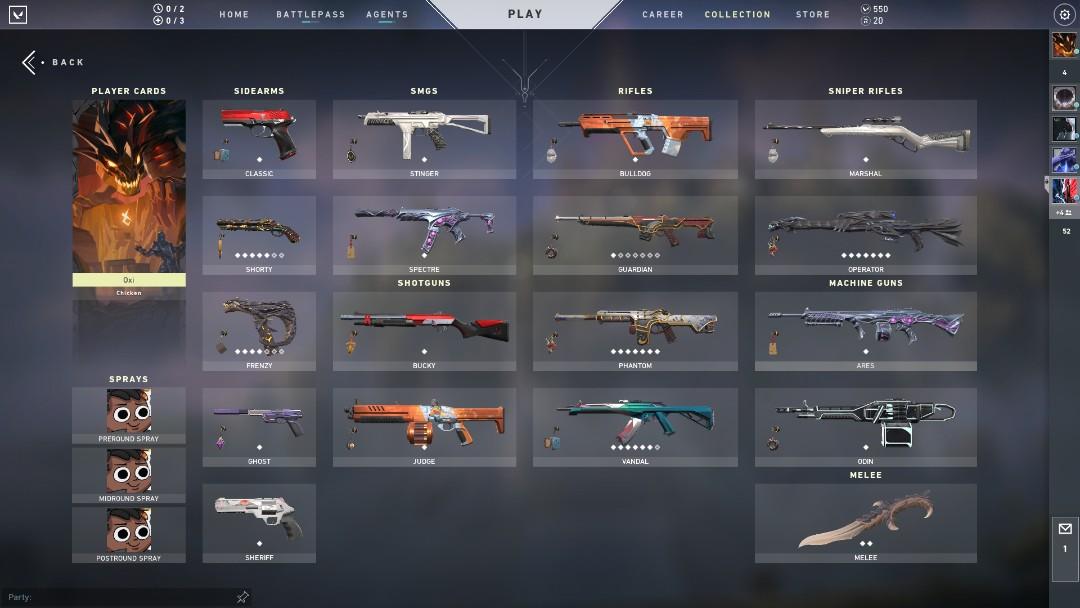The image size is (1080, 608).
Task: Open settings with the gear icon
Action: click(1064, 14)
